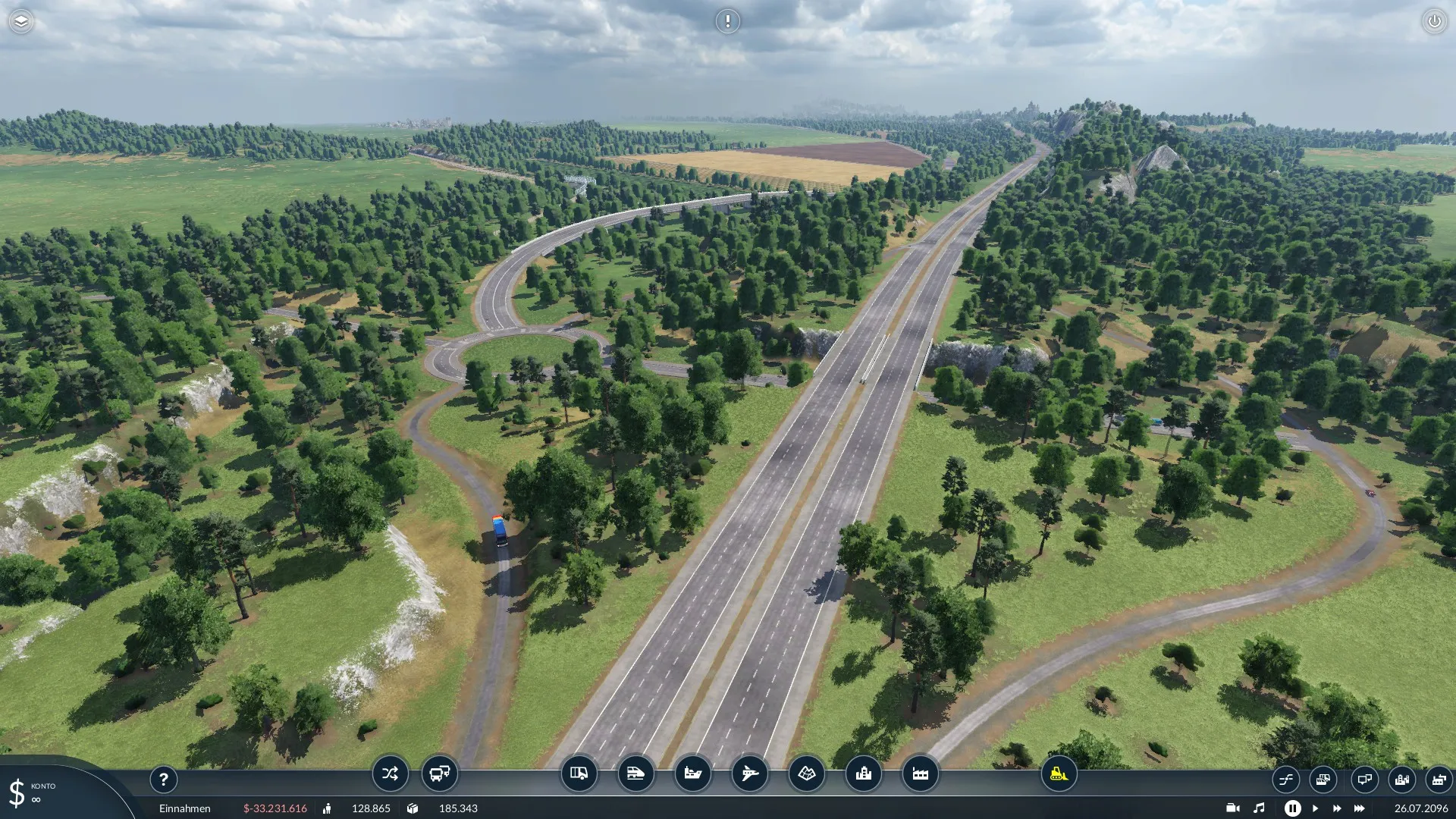Open the rail construction train menu

(x=635, y=773)
